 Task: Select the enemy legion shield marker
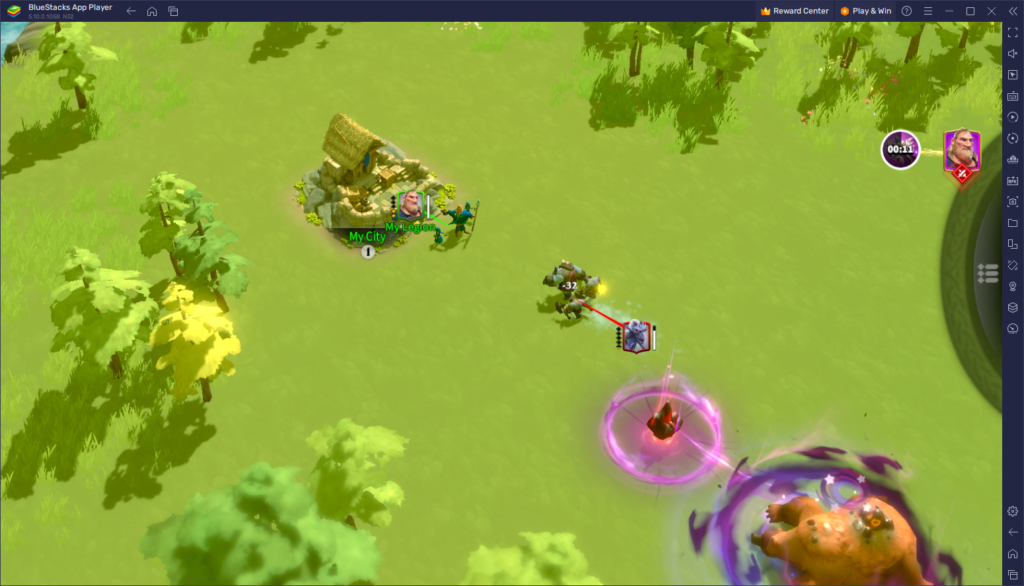[x=635, y=337]
